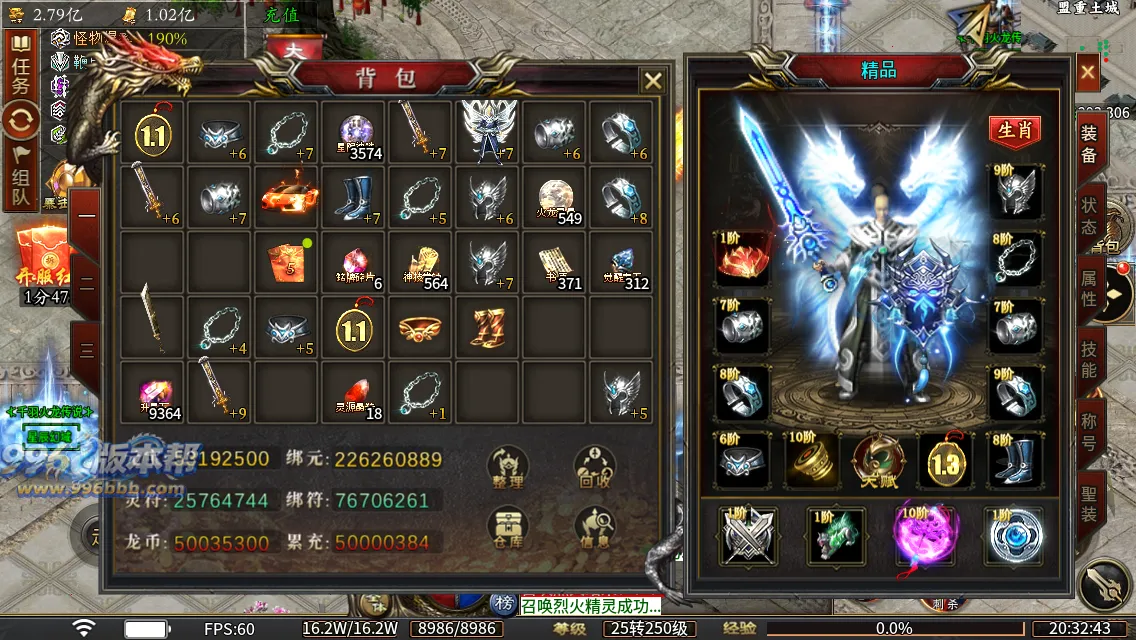Close the equipment panel

pyautogui.click(x=1087, y=71)
